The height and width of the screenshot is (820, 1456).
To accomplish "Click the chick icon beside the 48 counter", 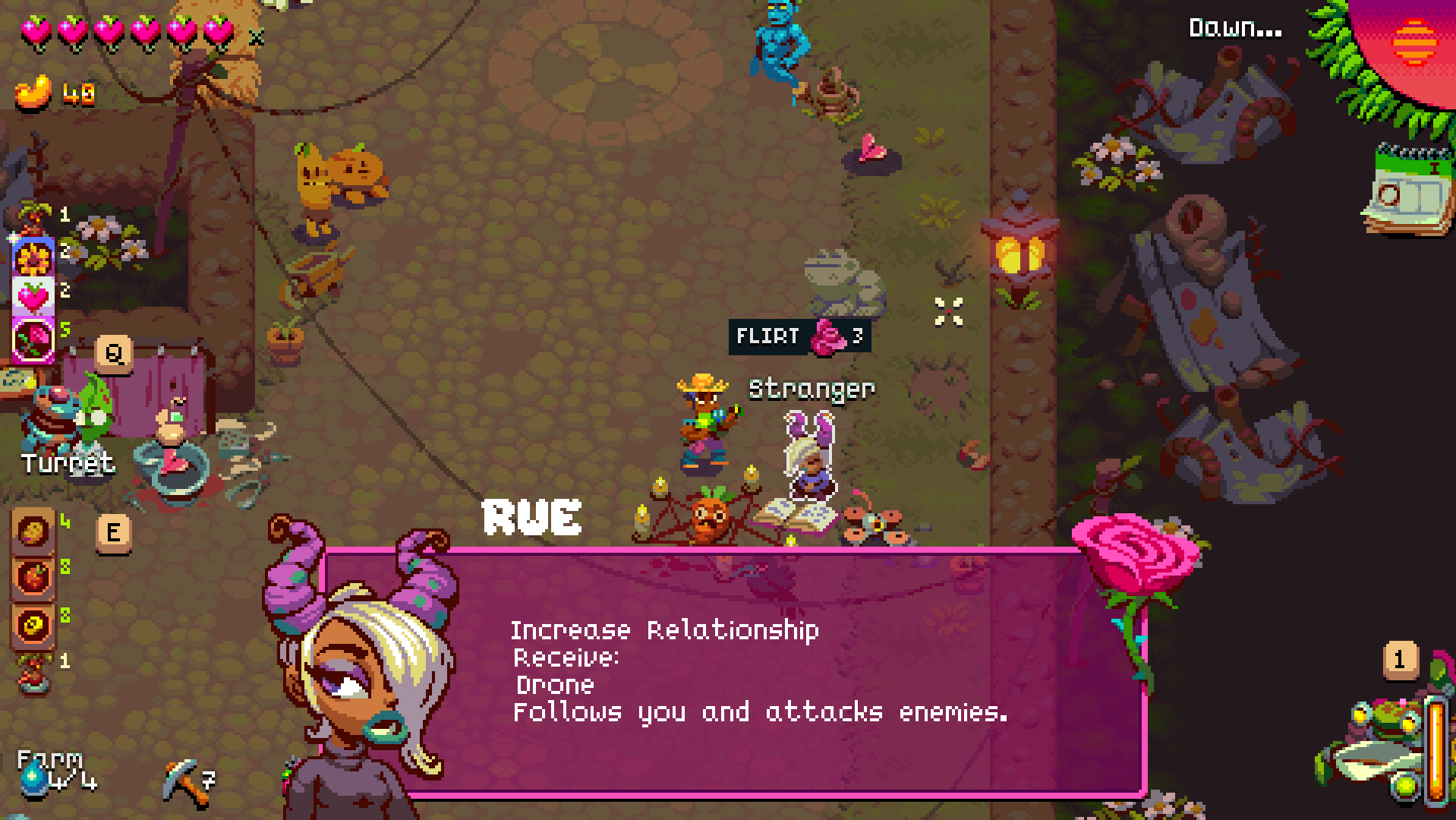I will click(x=30, y=91).
